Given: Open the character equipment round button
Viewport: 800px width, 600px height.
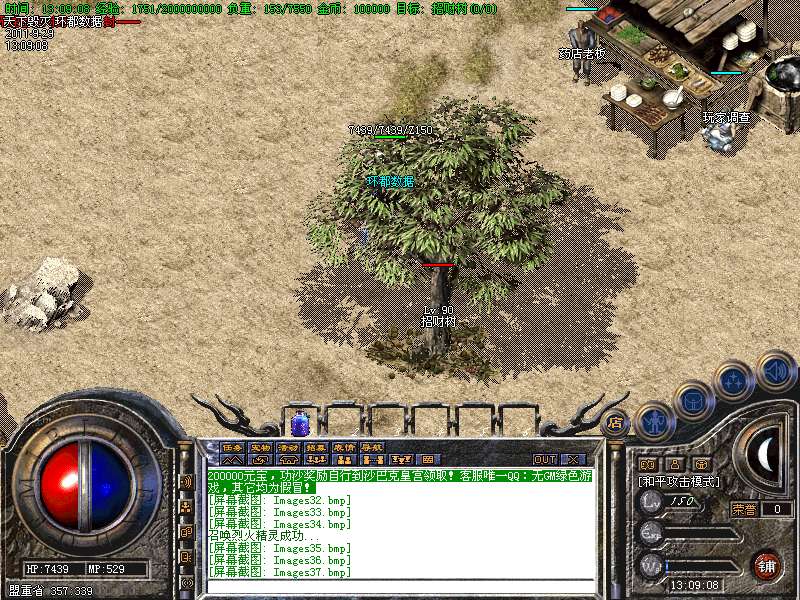Looking at the screenshot, I should (x=655, y=422).
